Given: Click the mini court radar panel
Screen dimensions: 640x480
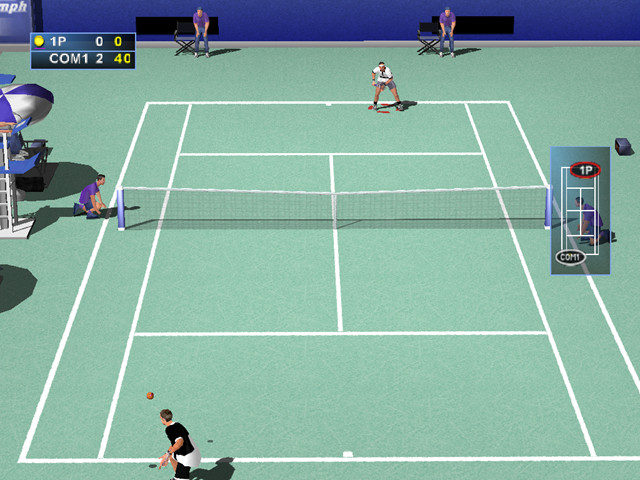Looking at the screenshot, I should click(580, 210).
